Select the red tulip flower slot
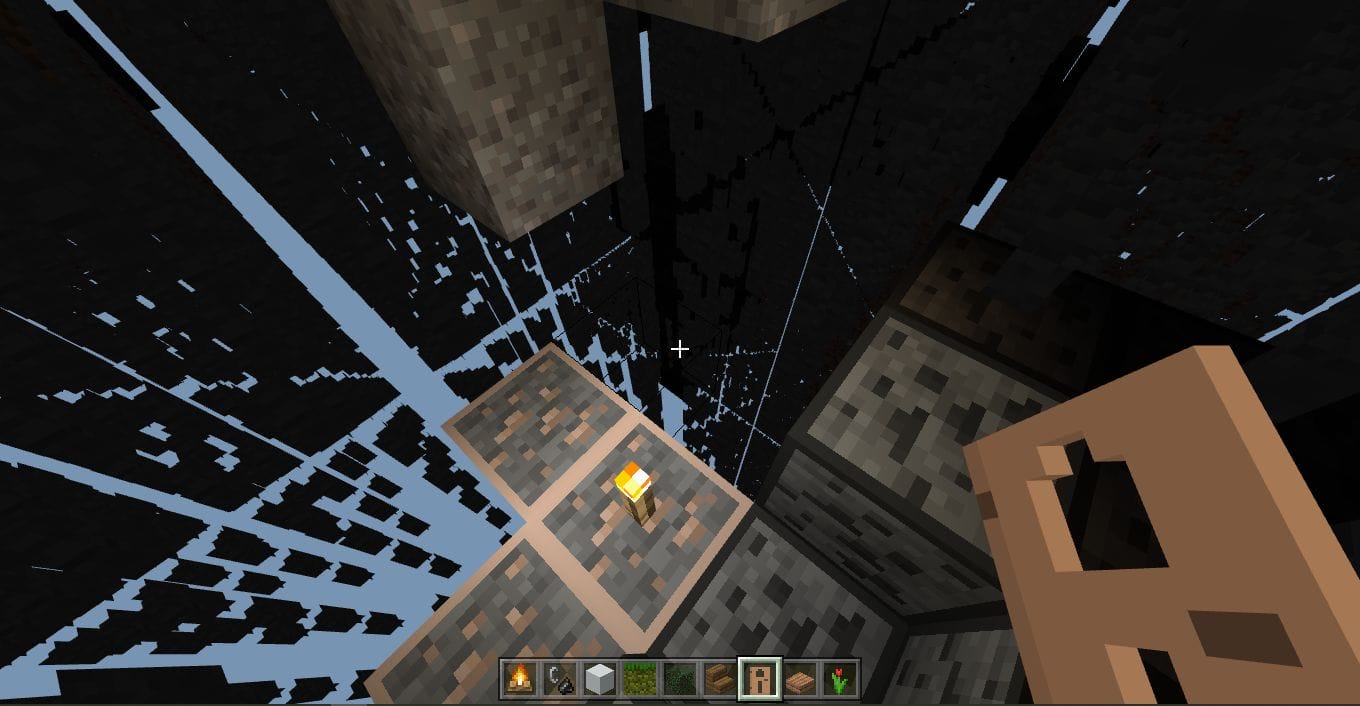The image size is (1360, 706). [838, 678]
